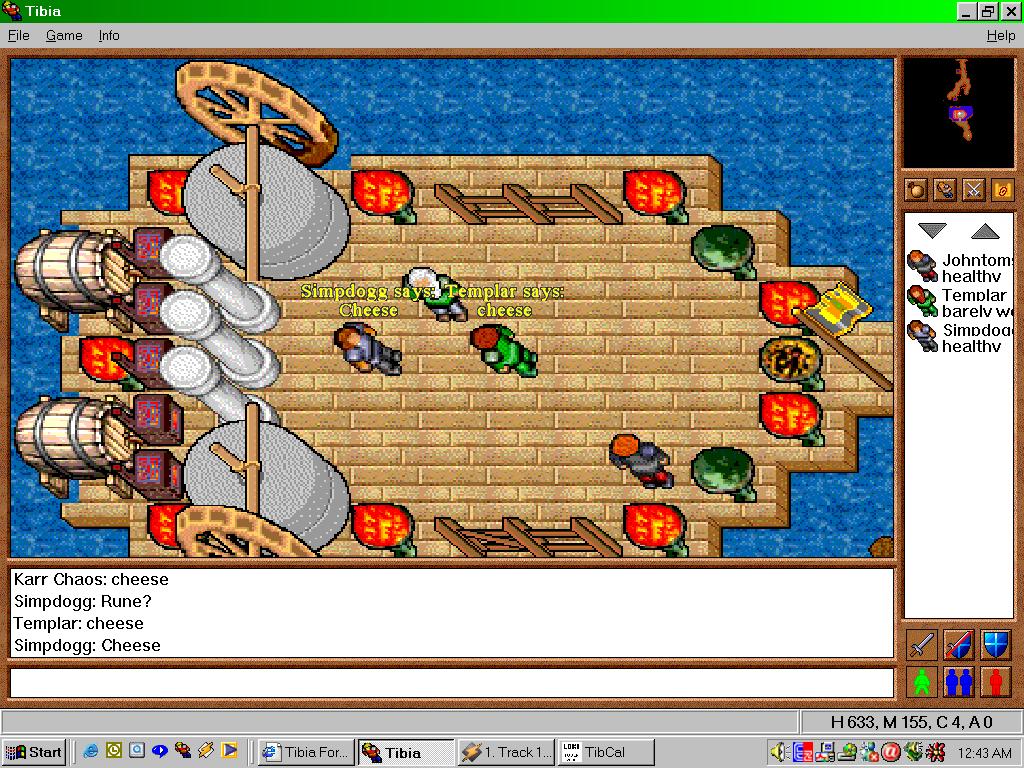Click the chat text input field

click(x=451, y=683)
